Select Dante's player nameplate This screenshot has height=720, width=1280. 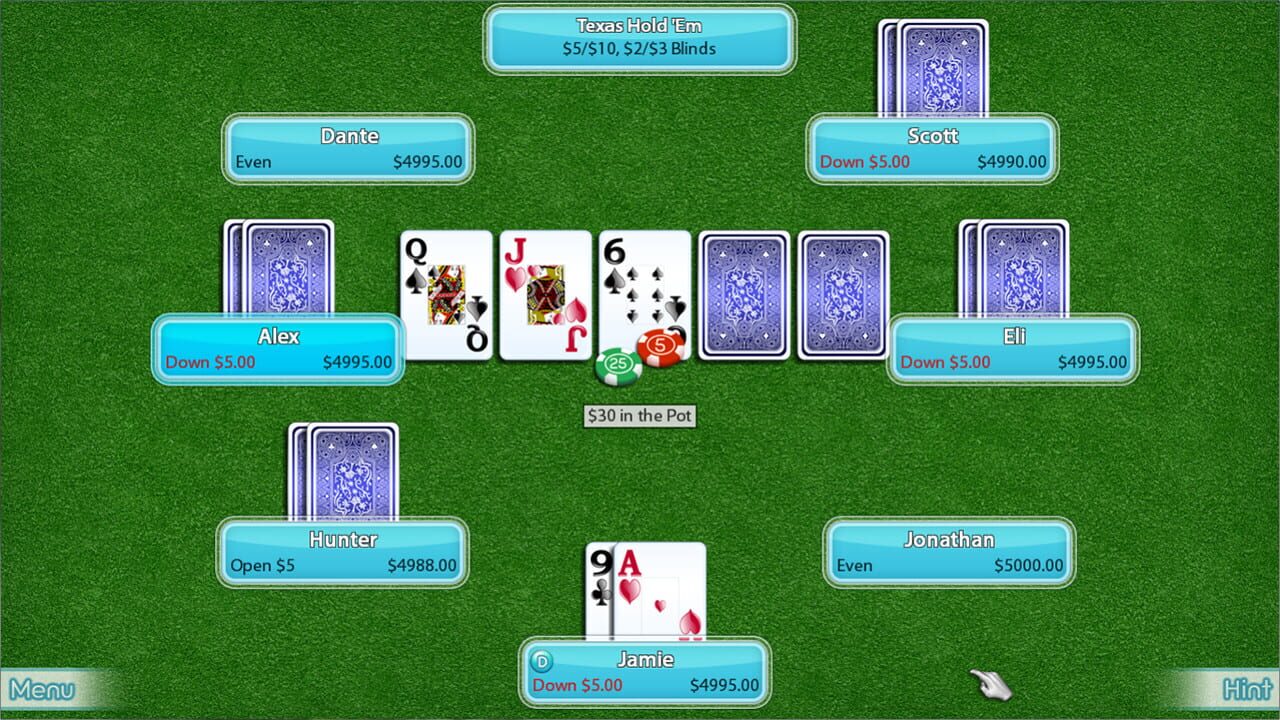[x=348, y=148]
